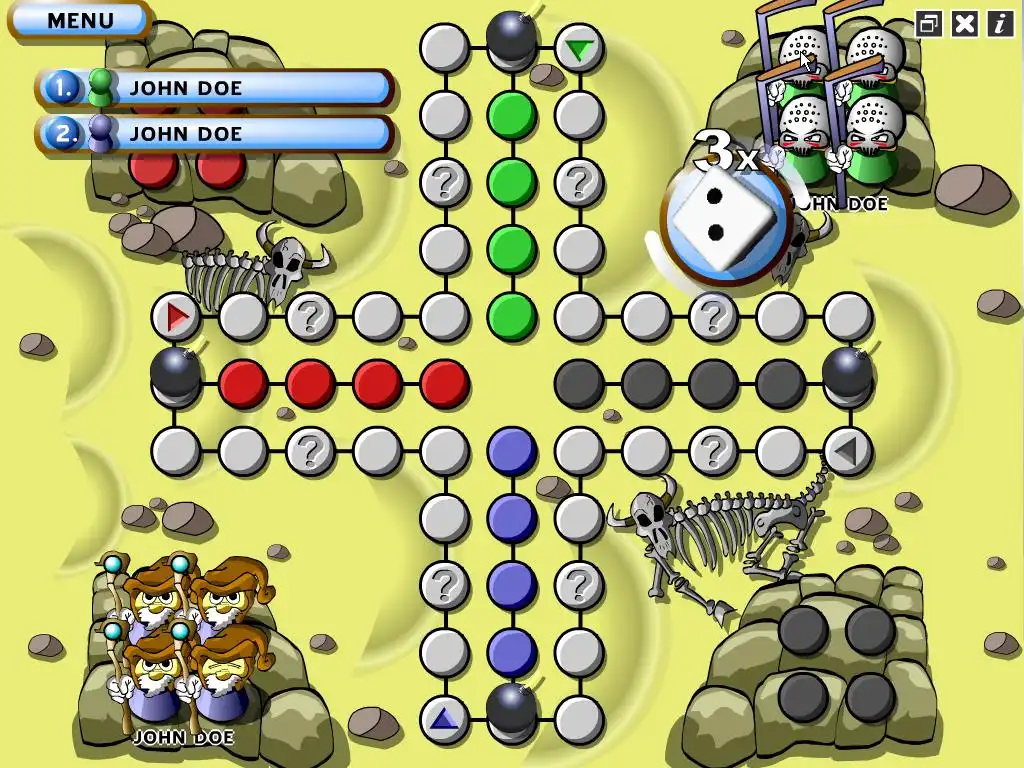Select player 2 John Doe row

[x=215, y=133]
